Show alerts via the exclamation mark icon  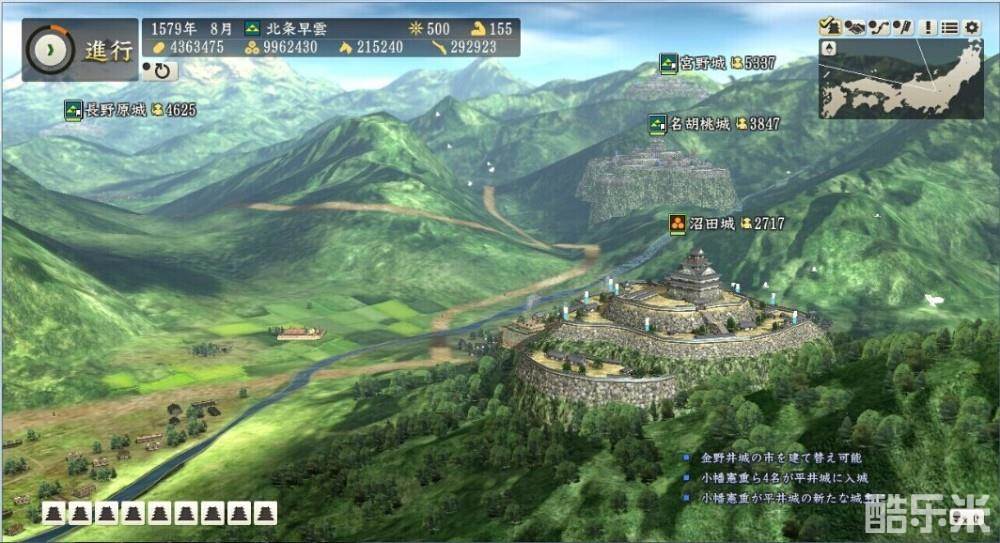(929, 27)
